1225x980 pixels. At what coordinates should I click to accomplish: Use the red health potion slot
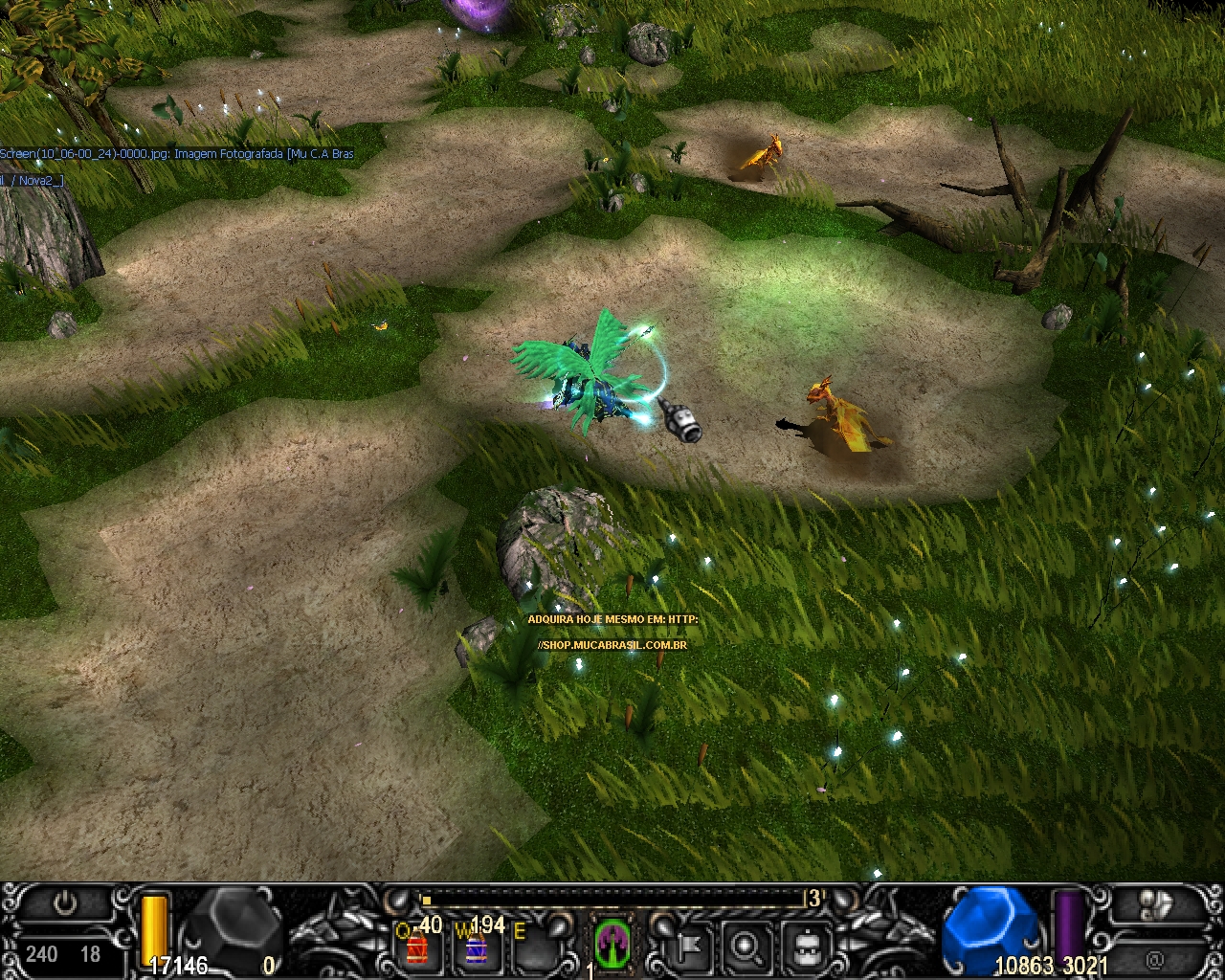coord(417,947)
